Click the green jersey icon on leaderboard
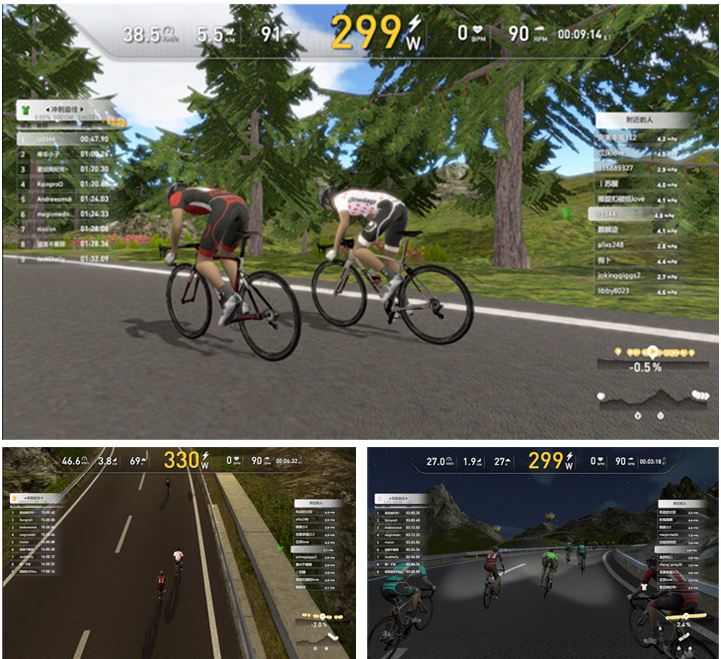 tap(24, 109)
